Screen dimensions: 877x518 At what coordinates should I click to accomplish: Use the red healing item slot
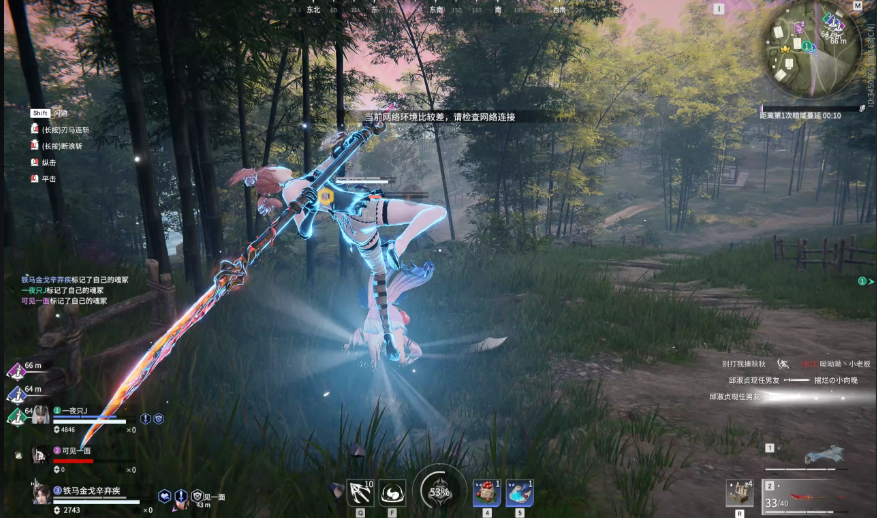click(487, 492)
